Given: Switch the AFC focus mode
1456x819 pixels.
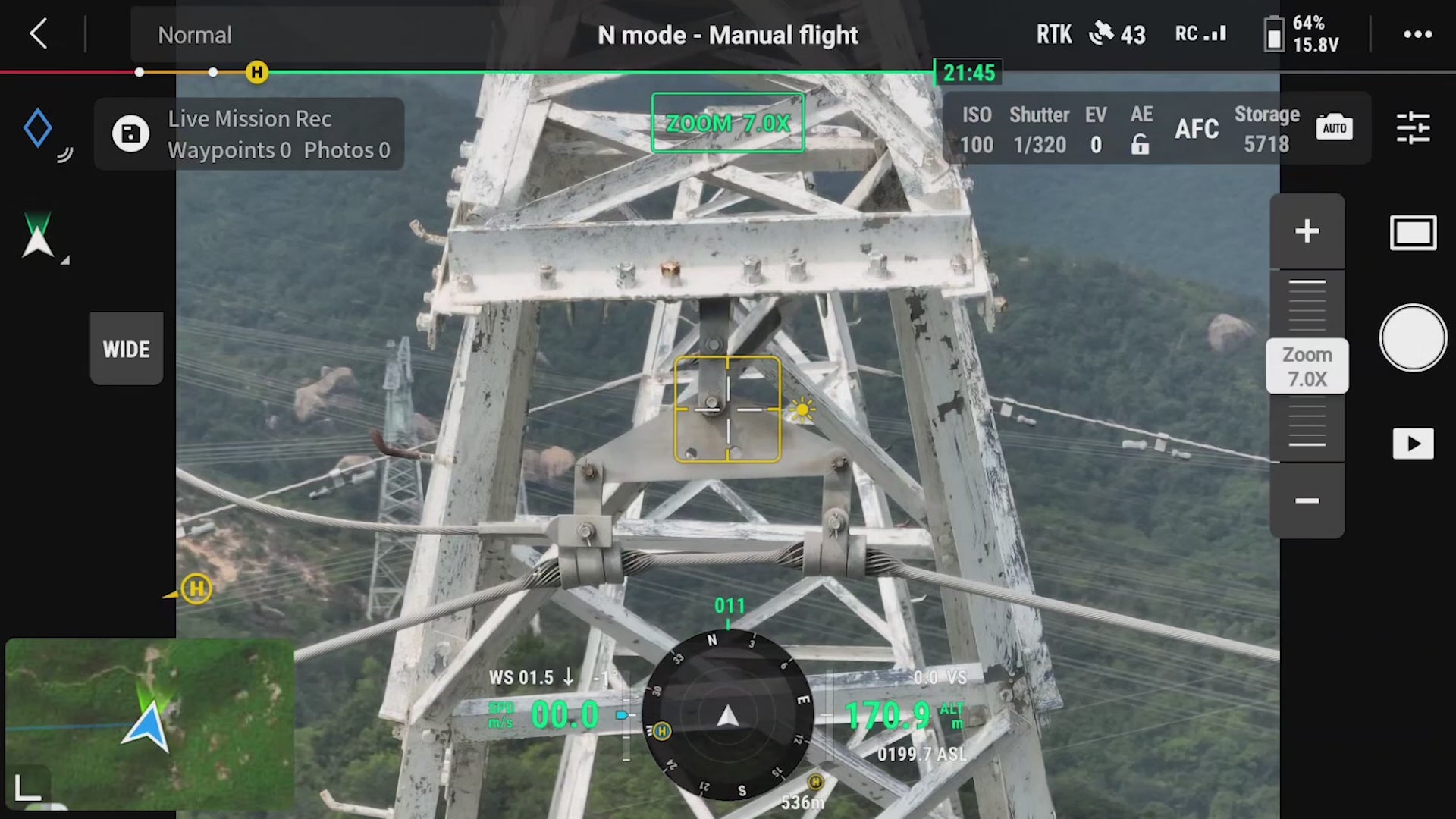Looking at the screenshot, I should coord(1197,129).
